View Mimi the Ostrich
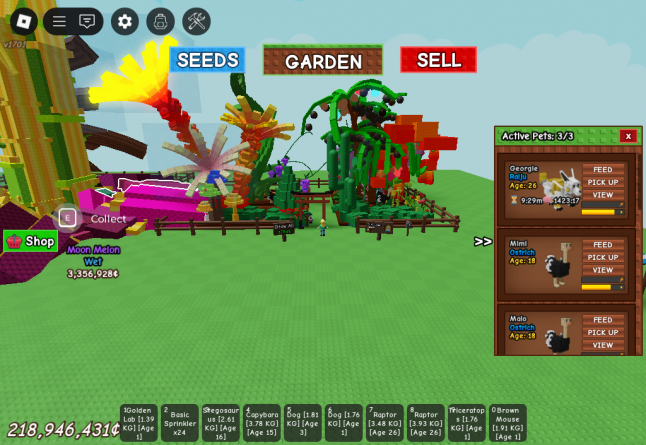The width and height of the screenshot is (646, 445). click(x=603, y=270)
